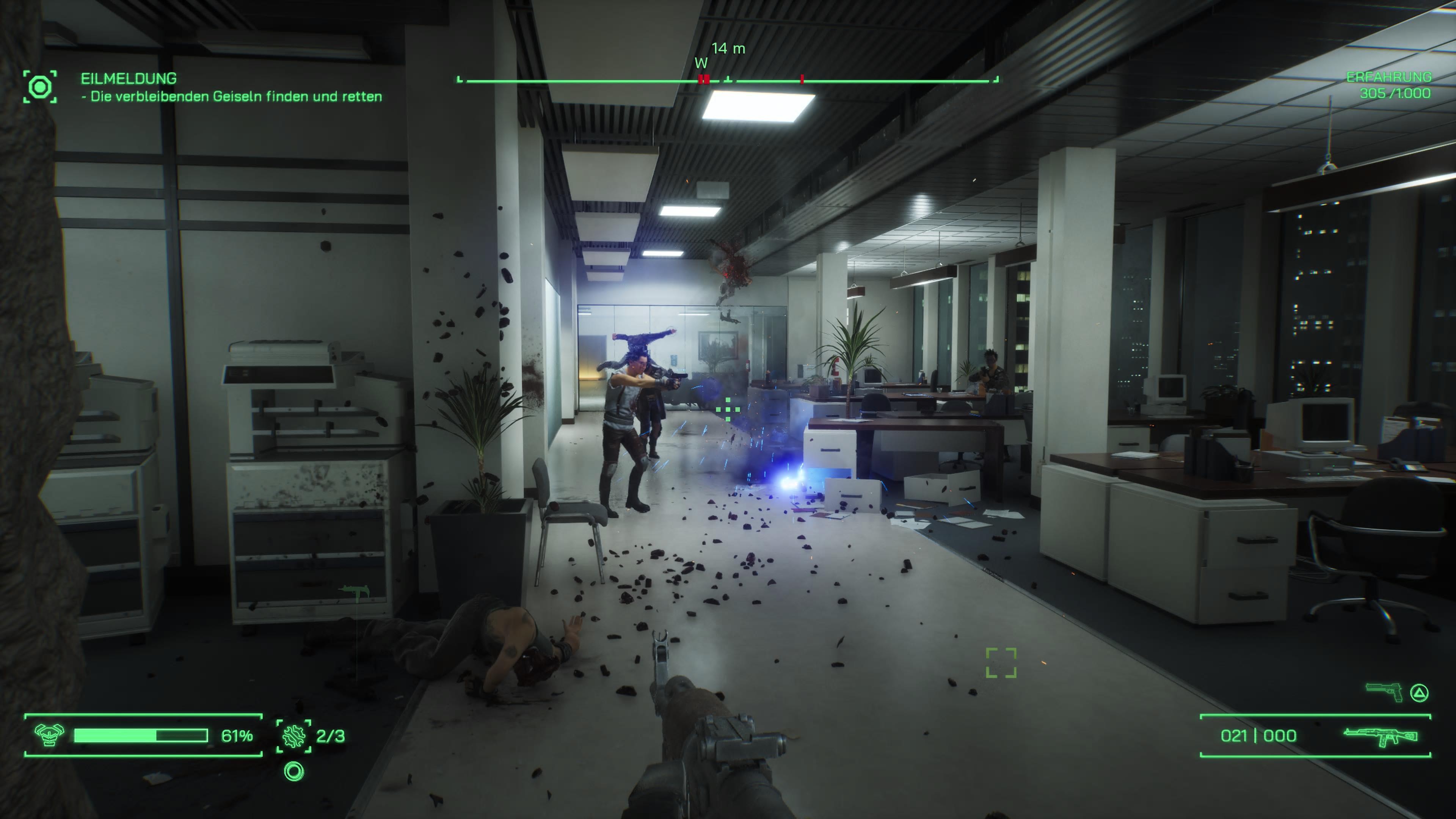Activate the circular ability icon below repair charges
The height and width of the screenshot is (819, 1456).
pyautogui.click(x=294, y=772)
